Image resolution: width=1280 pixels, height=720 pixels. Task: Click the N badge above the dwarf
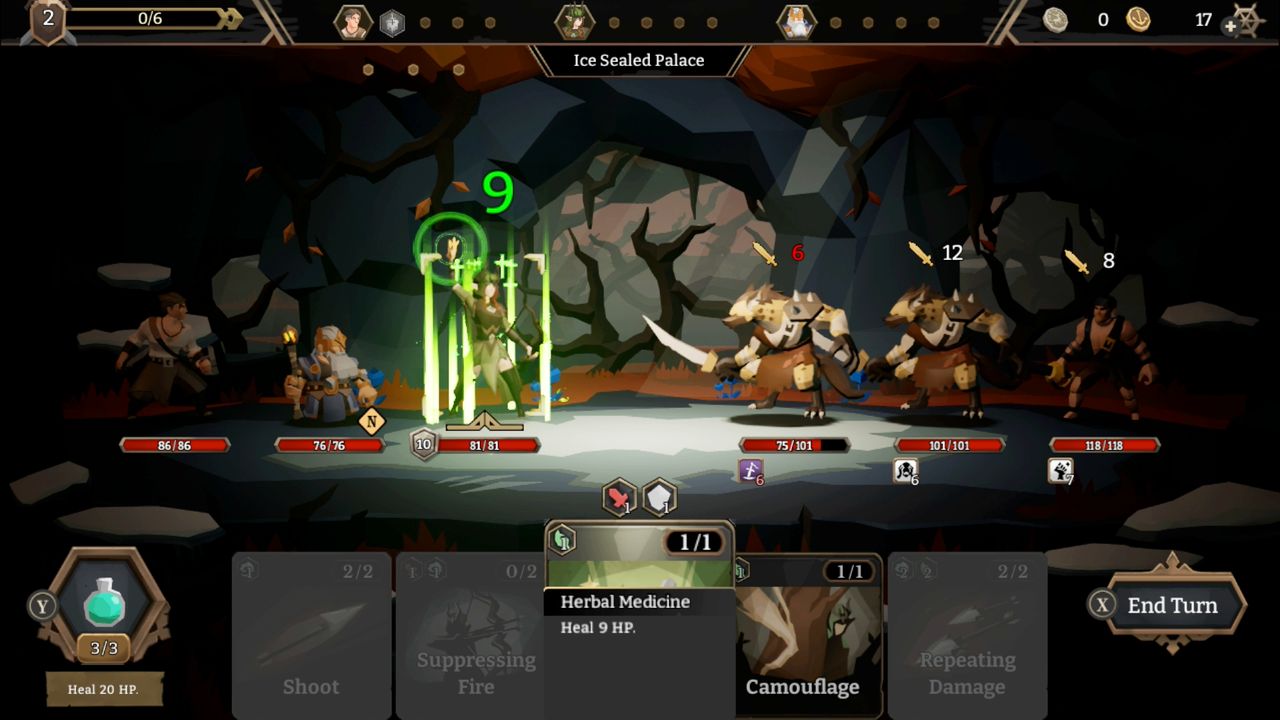tap(373, 421)
